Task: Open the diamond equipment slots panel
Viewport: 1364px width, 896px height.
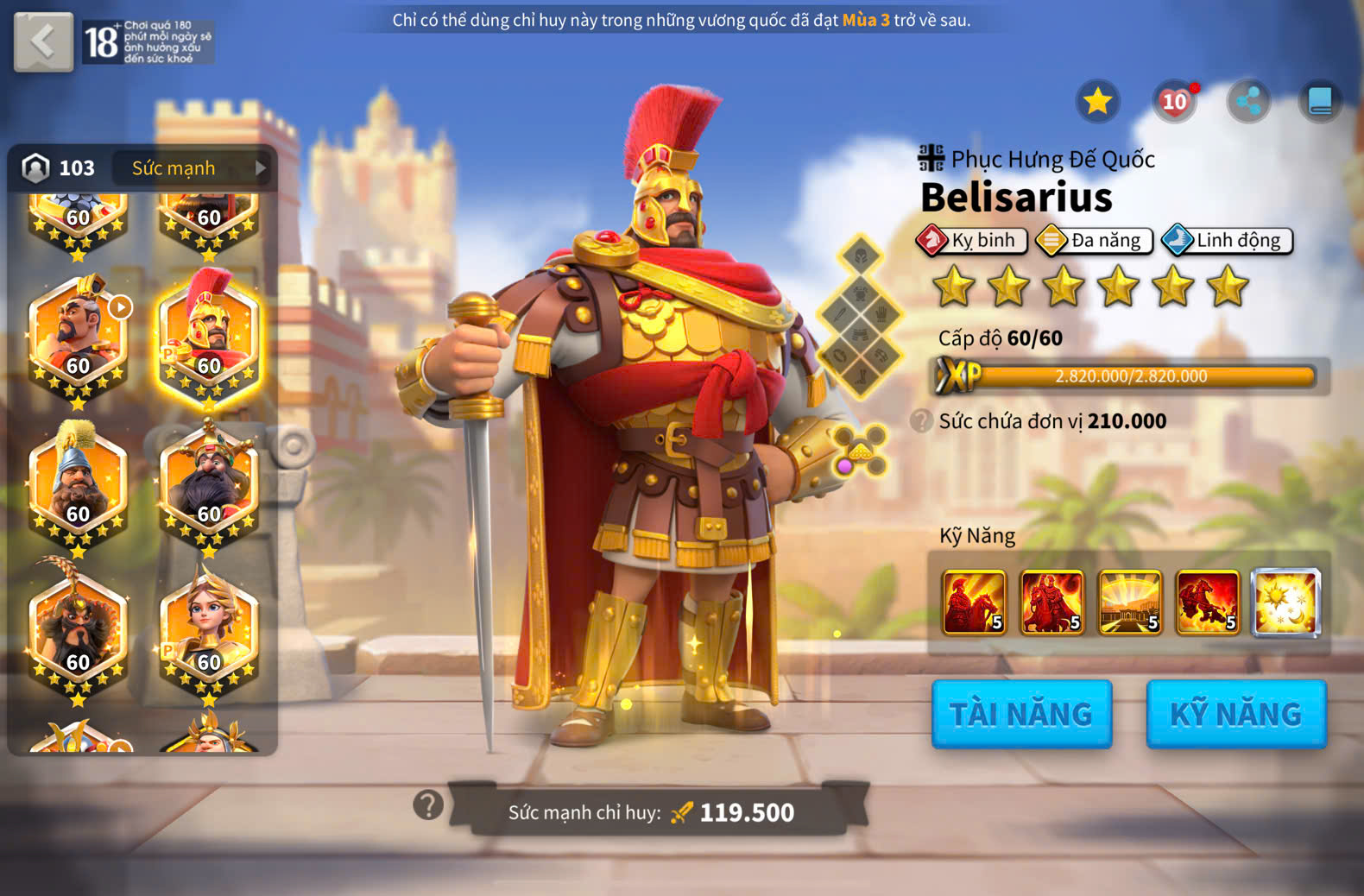Action: click(x=860, y=316)
